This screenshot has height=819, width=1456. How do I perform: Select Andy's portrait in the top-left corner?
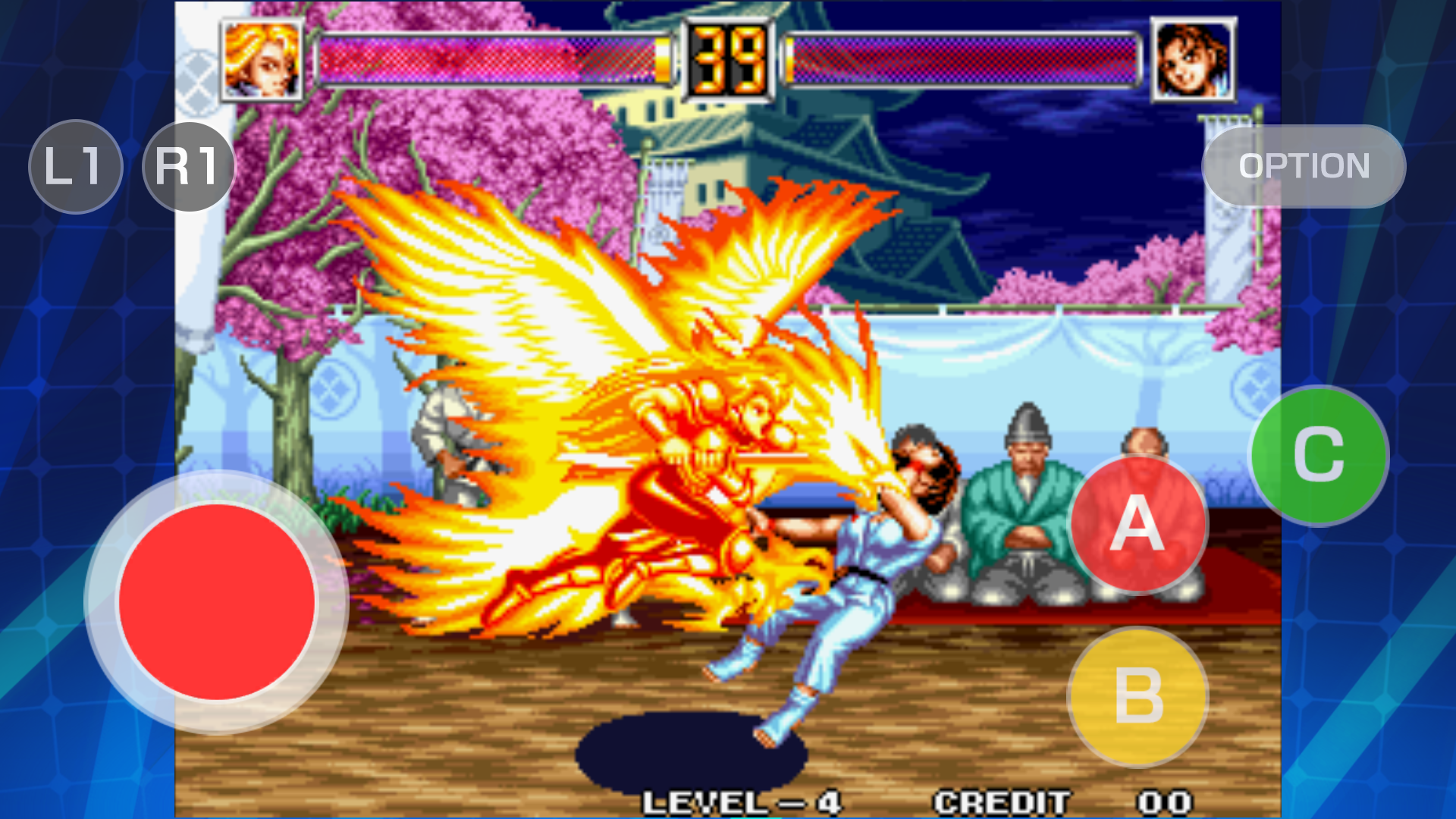point(258,59)
